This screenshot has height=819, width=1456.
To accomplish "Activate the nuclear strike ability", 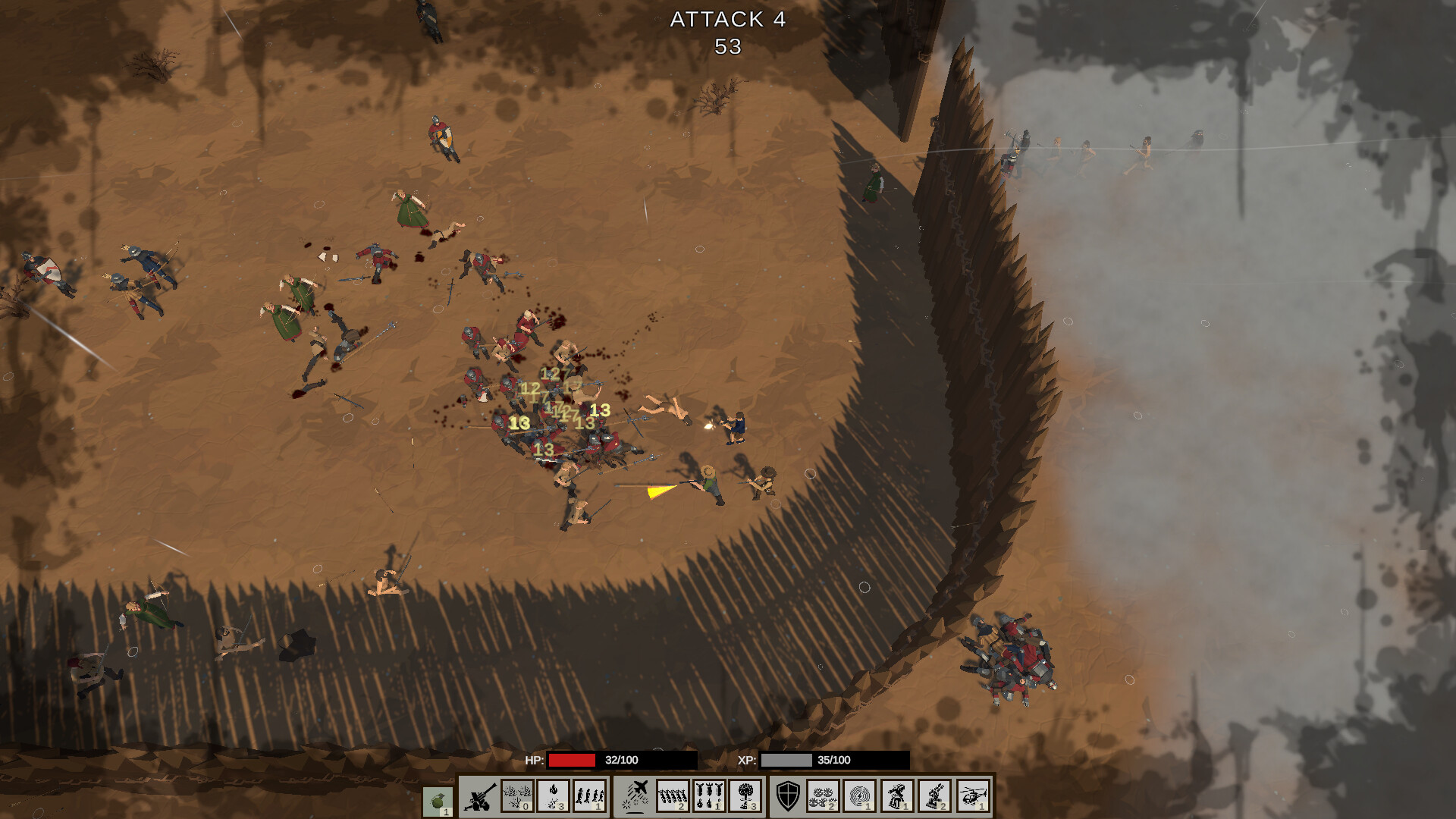I will tap(746, 796).
